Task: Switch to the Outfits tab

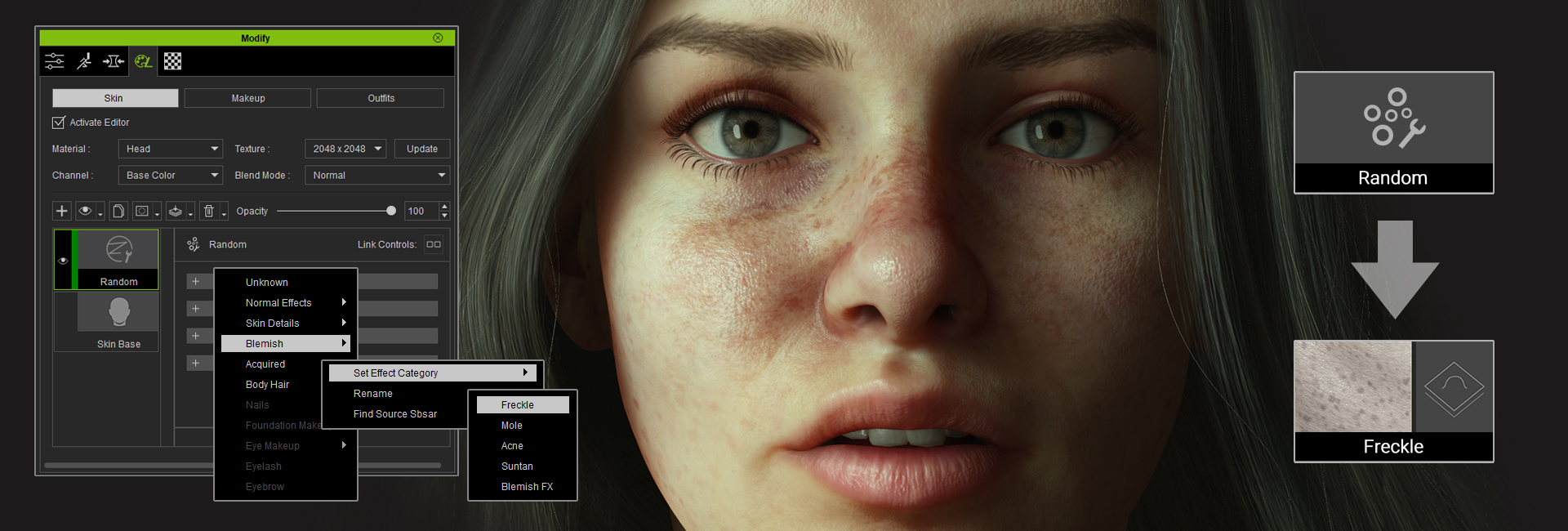Action: (381, 98)
